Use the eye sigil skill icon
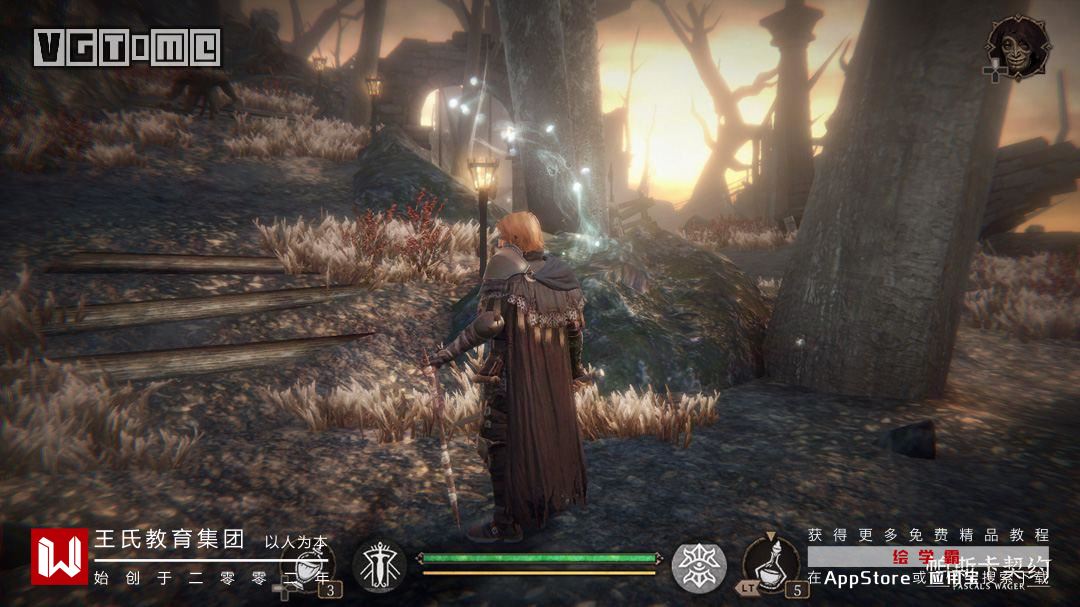This screenshot has width=1080, height=607. (x=697, y=565)
